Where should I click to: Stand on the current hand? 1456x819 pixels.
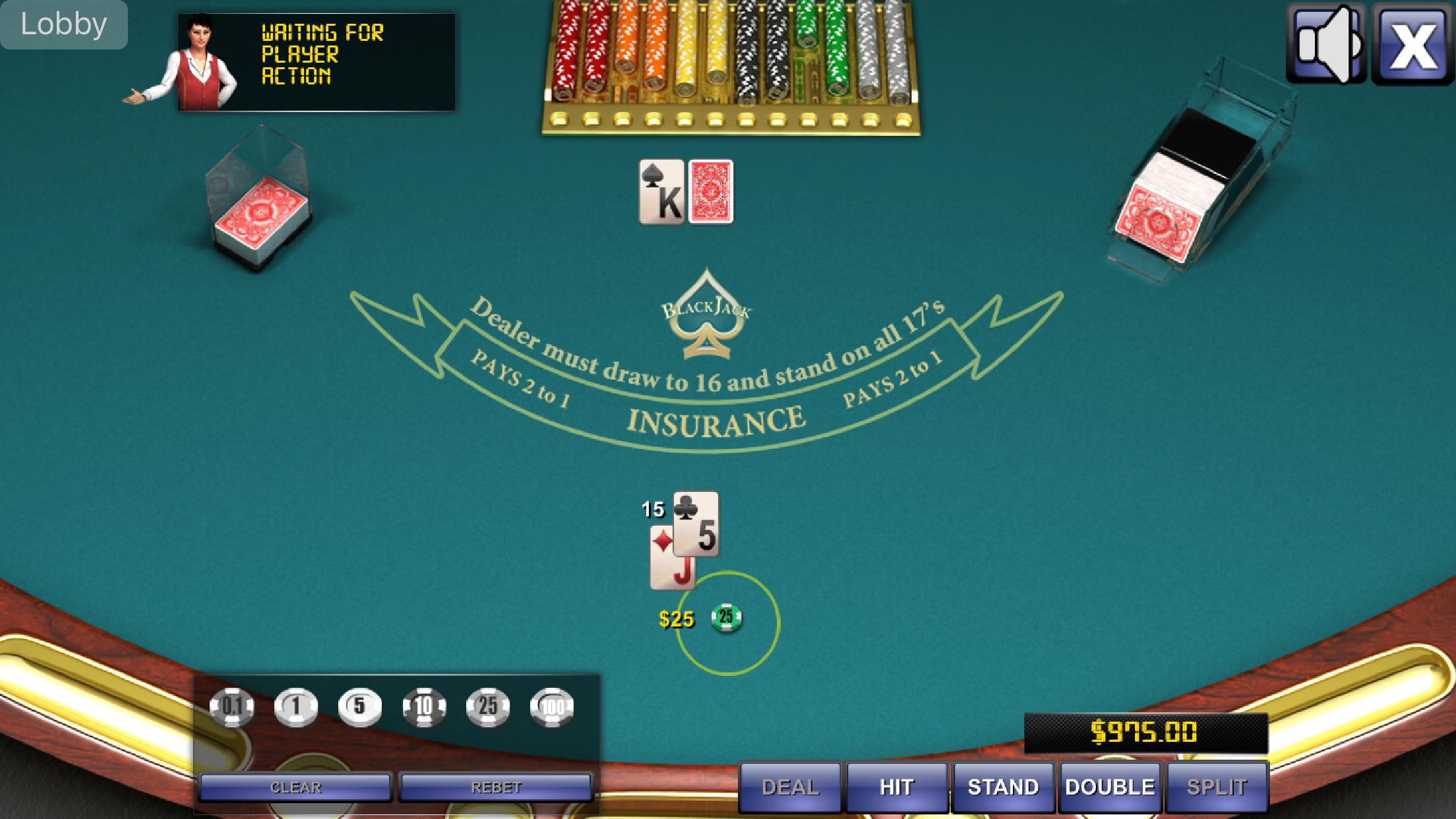[x=1003, y=787]
